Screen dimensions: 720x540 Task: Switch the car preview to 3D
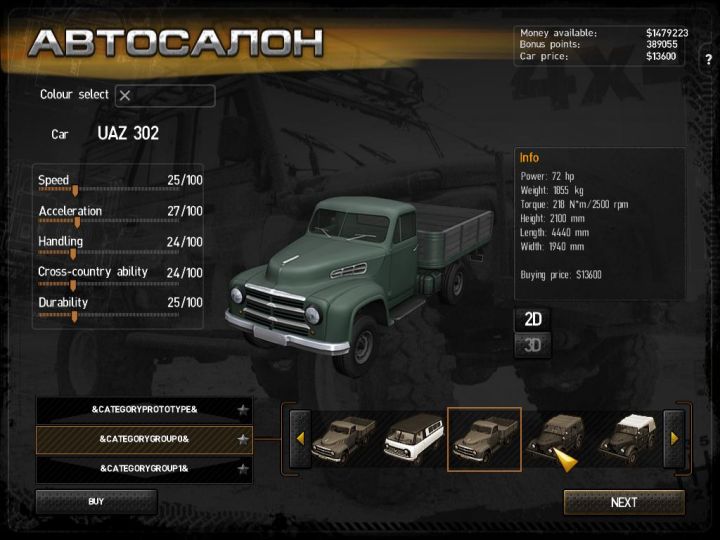533,346
